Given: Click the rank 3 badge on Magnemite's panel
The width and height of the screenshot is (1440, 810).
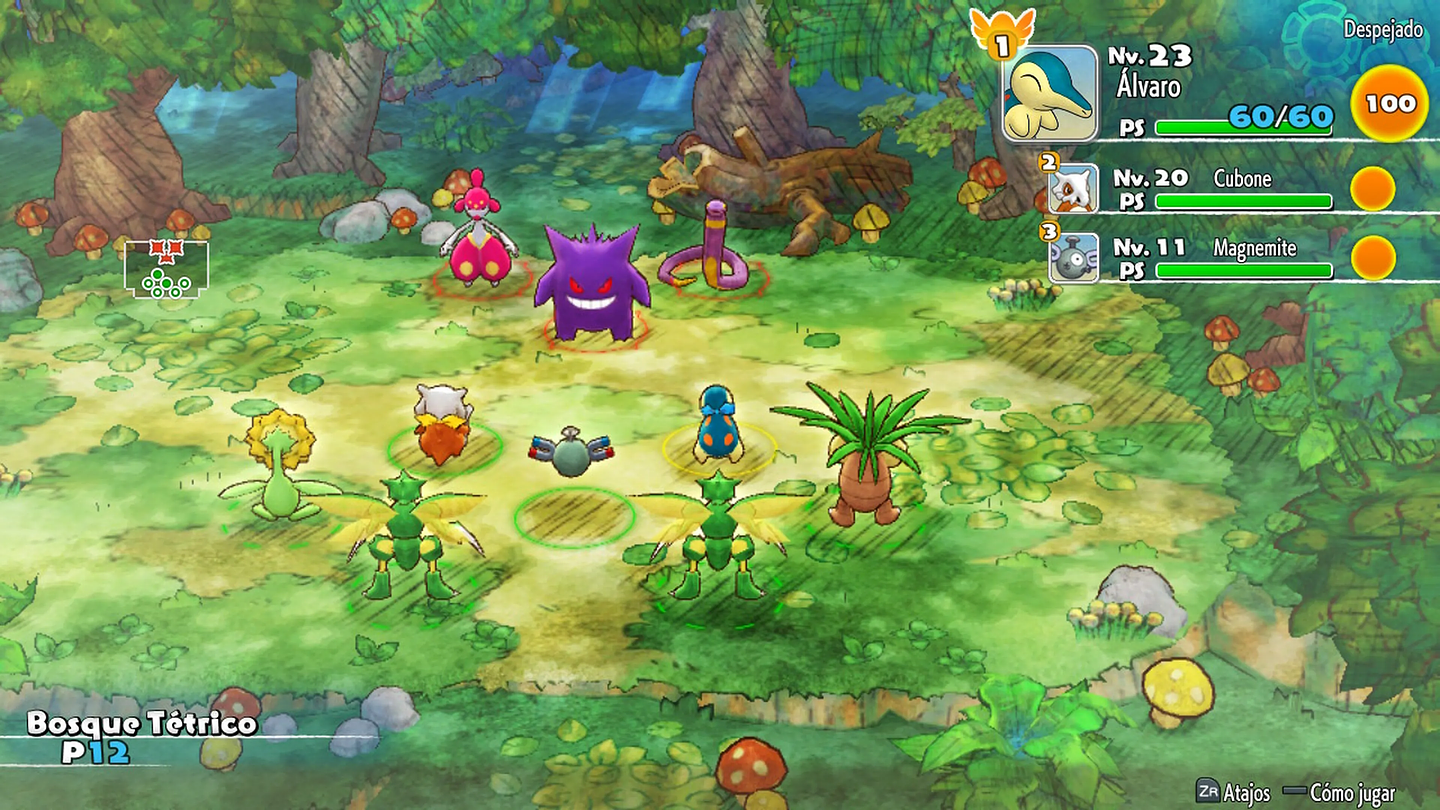Looking at the screenshot, I should point(1048,233).
